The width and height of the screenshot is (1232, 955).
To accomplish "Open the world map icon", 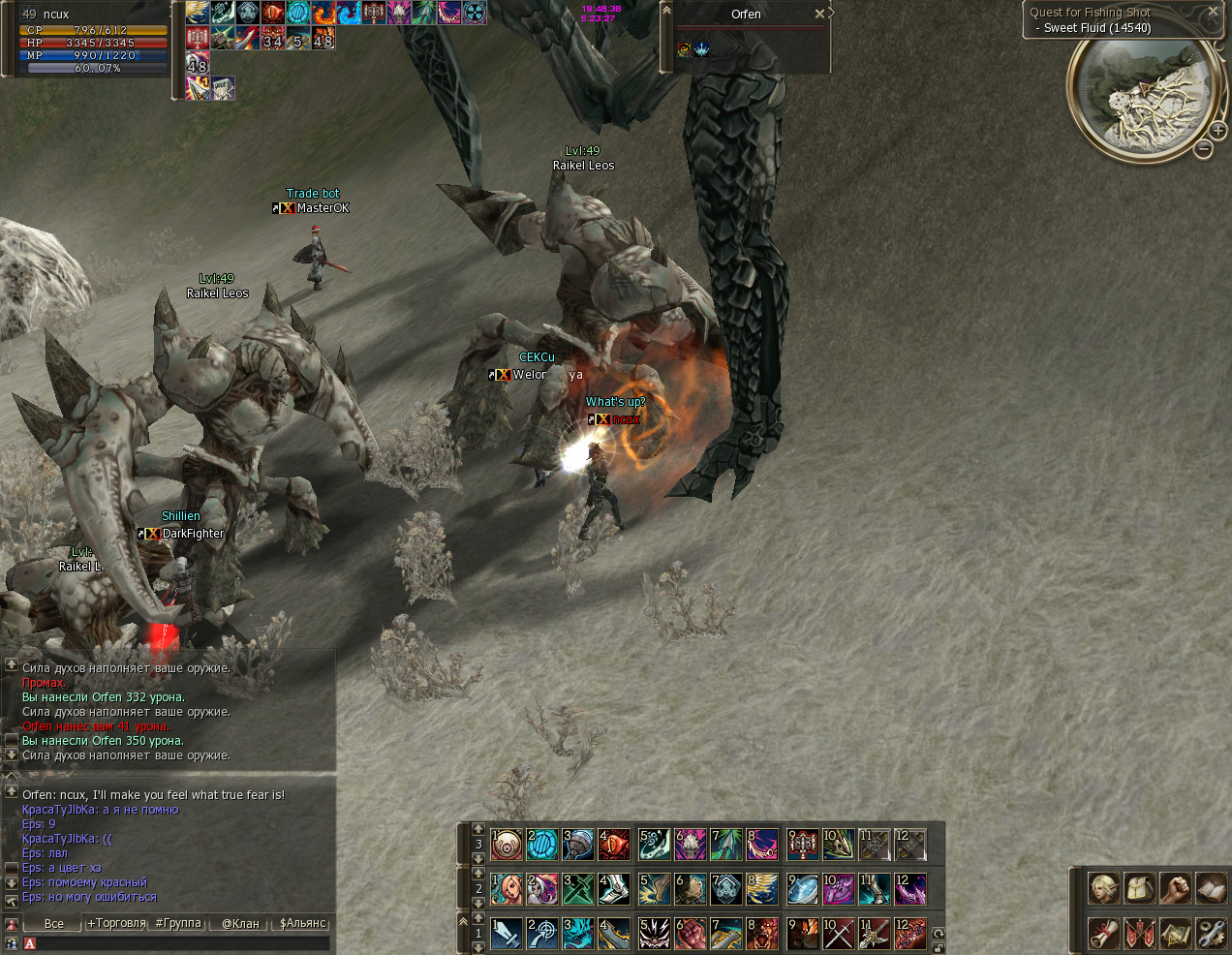I will (1176, 933).
